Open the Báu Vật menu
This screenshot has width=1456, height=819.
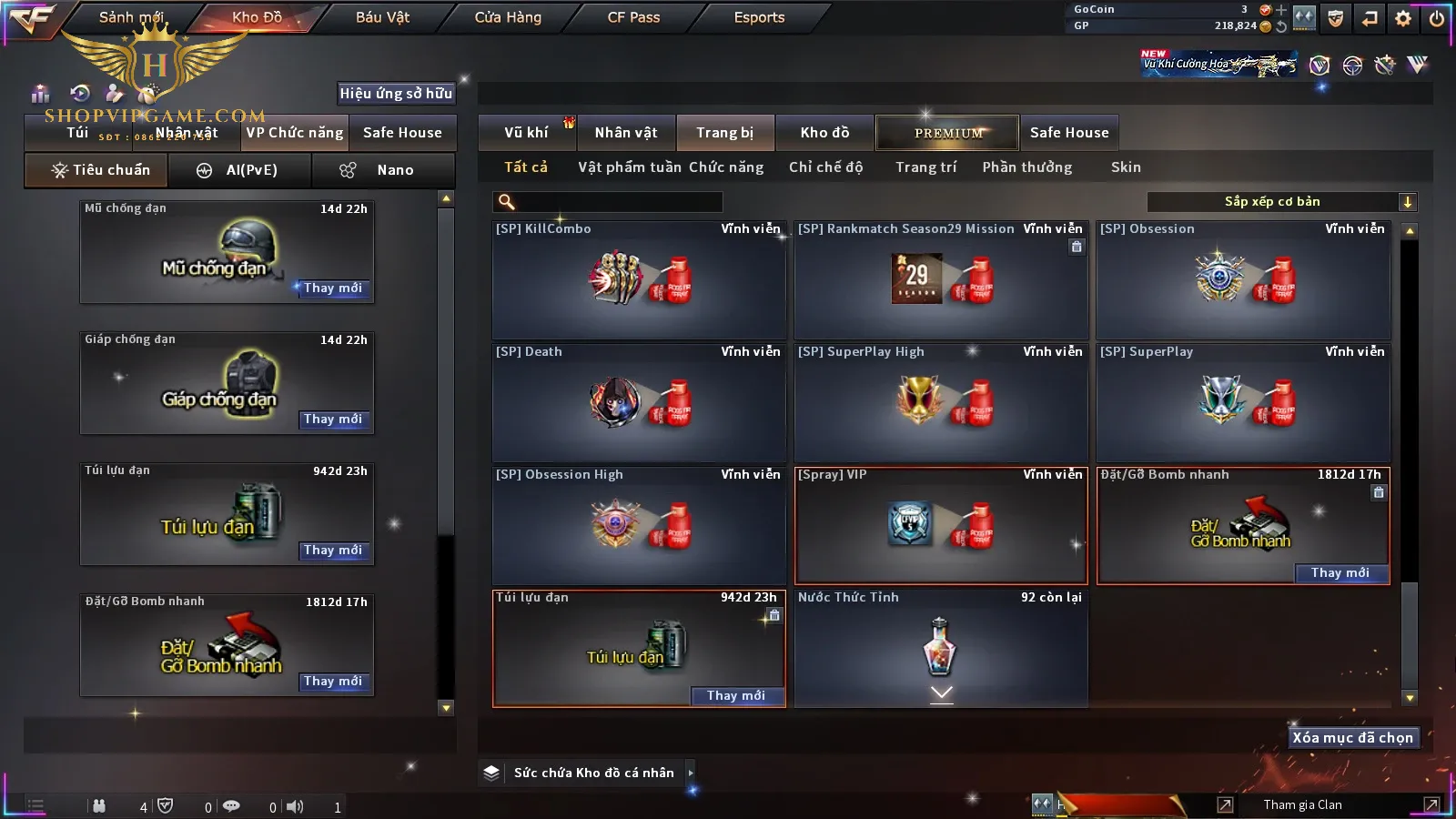tap(382, 17)
